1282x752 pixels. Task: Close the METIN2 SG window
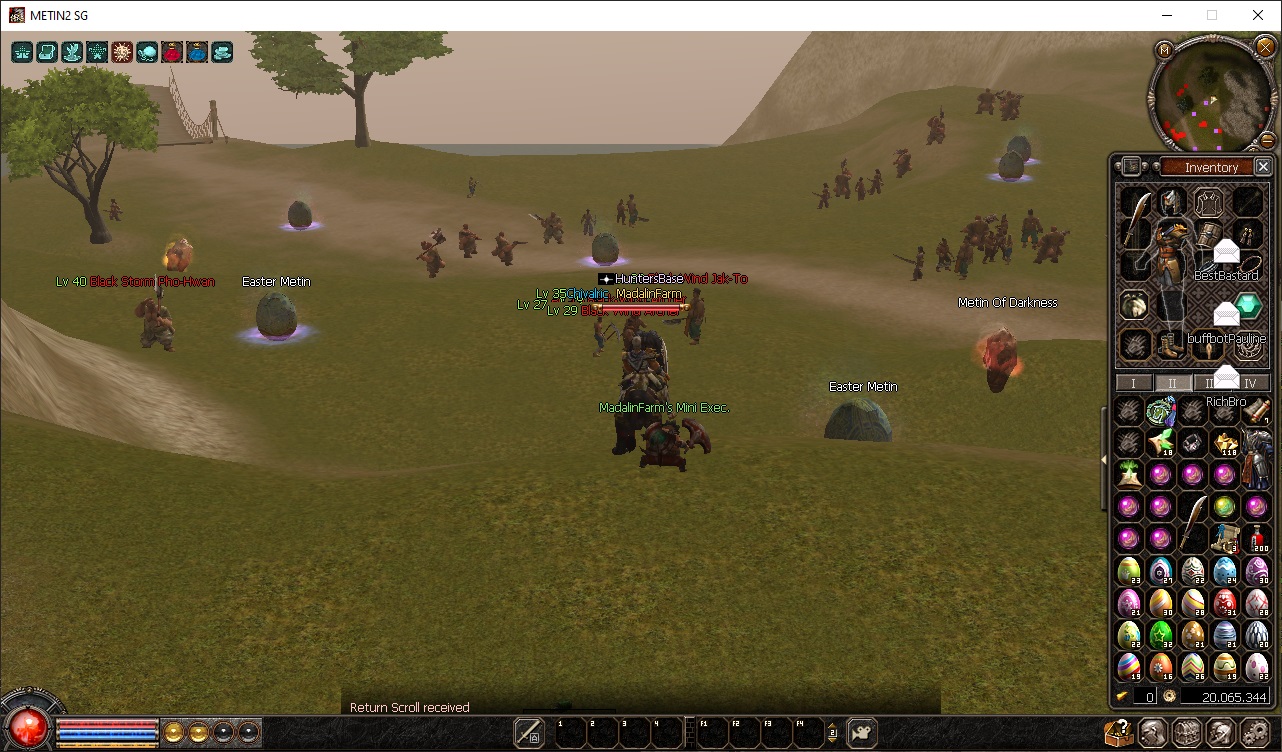[1258, 15]
